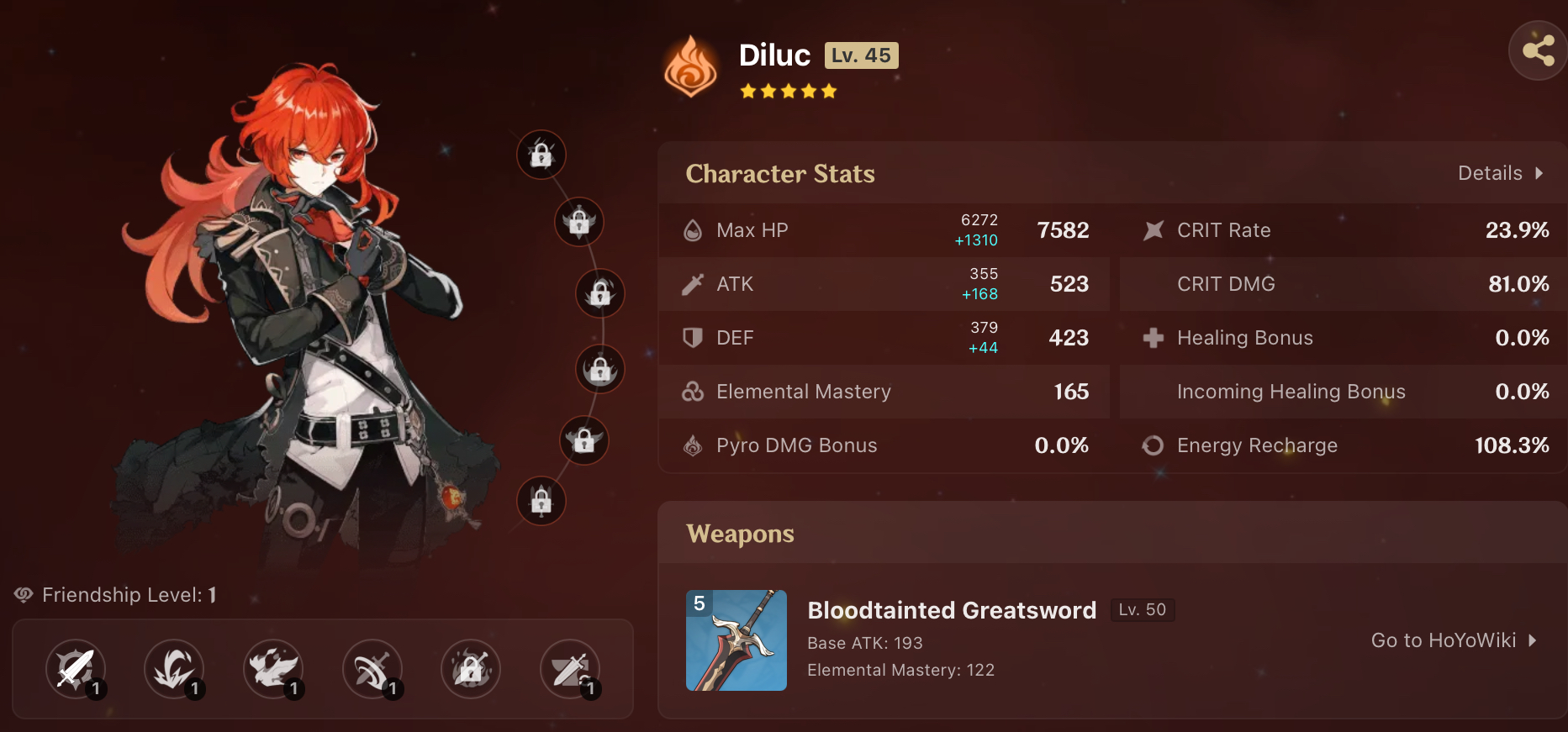Select the locked passive talent icon
This screenshot has height=732, width=1568.
(x=471, y=668)
